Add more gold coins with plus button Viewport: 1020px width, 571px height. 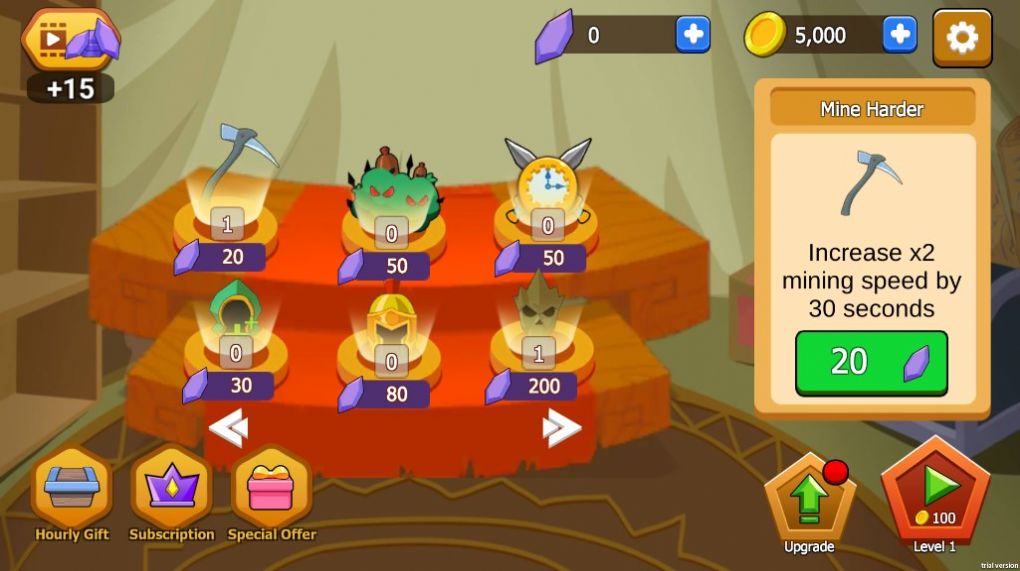pos(899,35)
